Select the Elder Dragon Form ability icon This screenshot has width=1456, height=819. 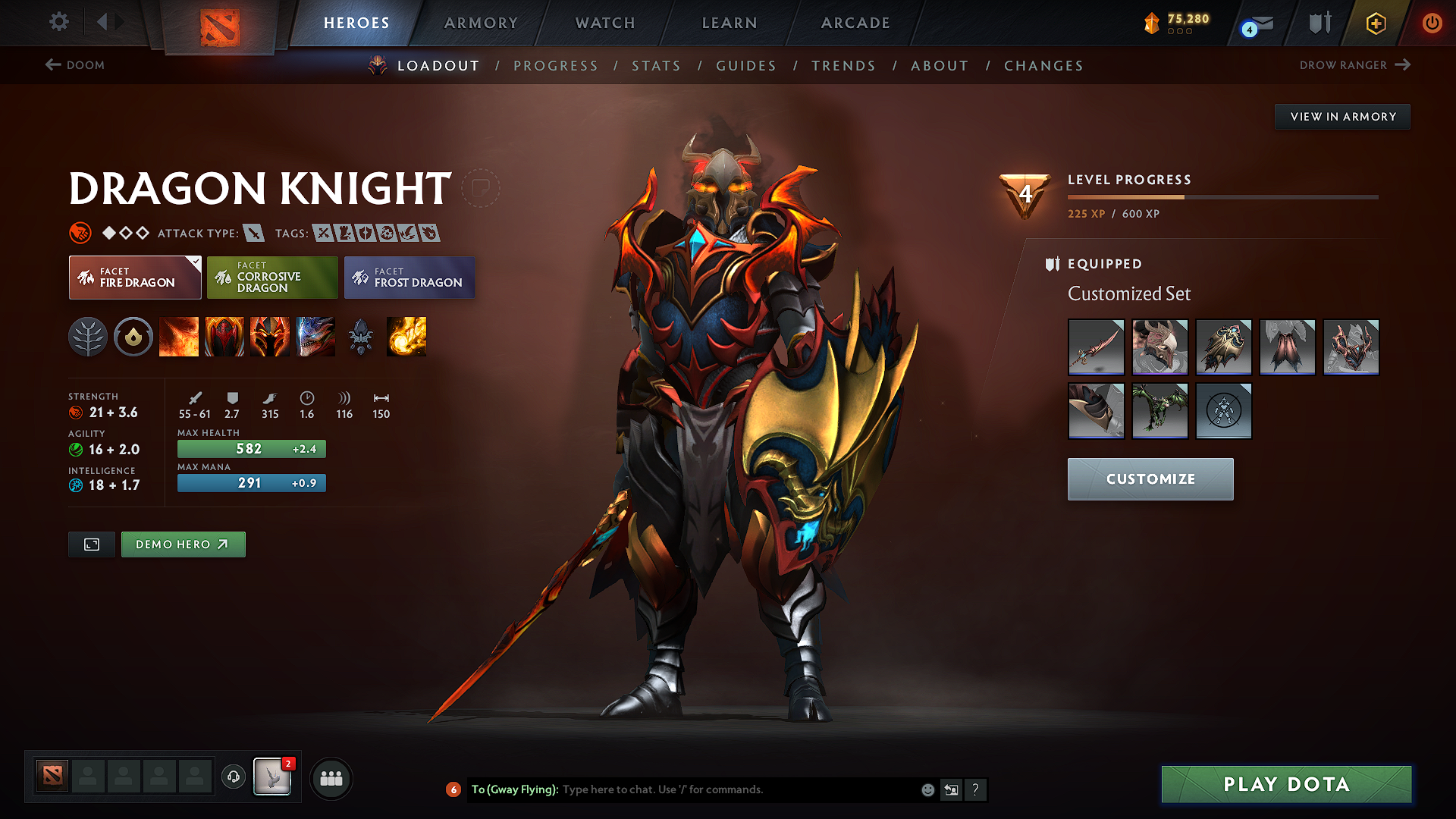click(x=315, y=337)
